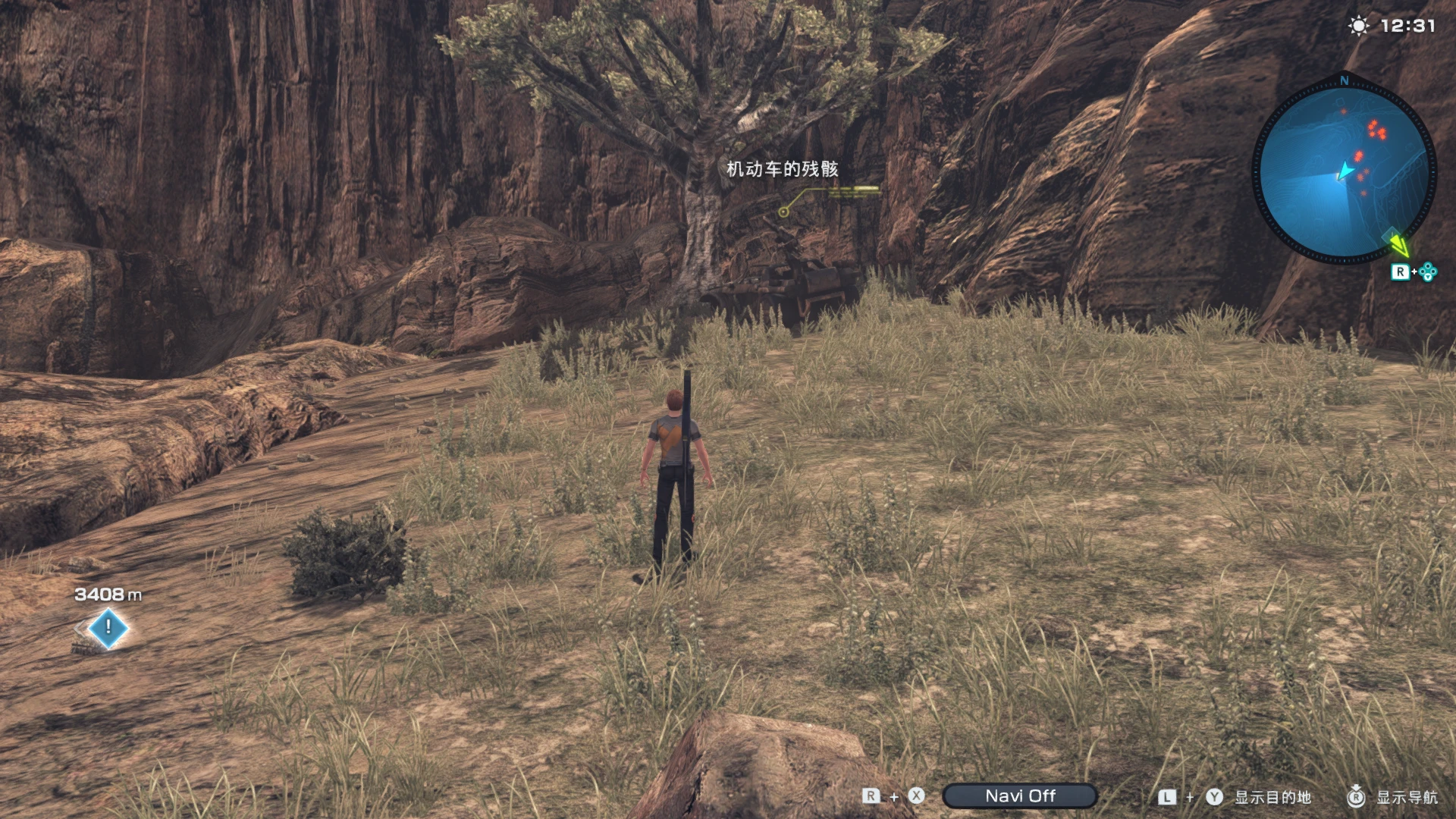
Task: Toggle the Navi Off setting
Action: click(1020, 795)
